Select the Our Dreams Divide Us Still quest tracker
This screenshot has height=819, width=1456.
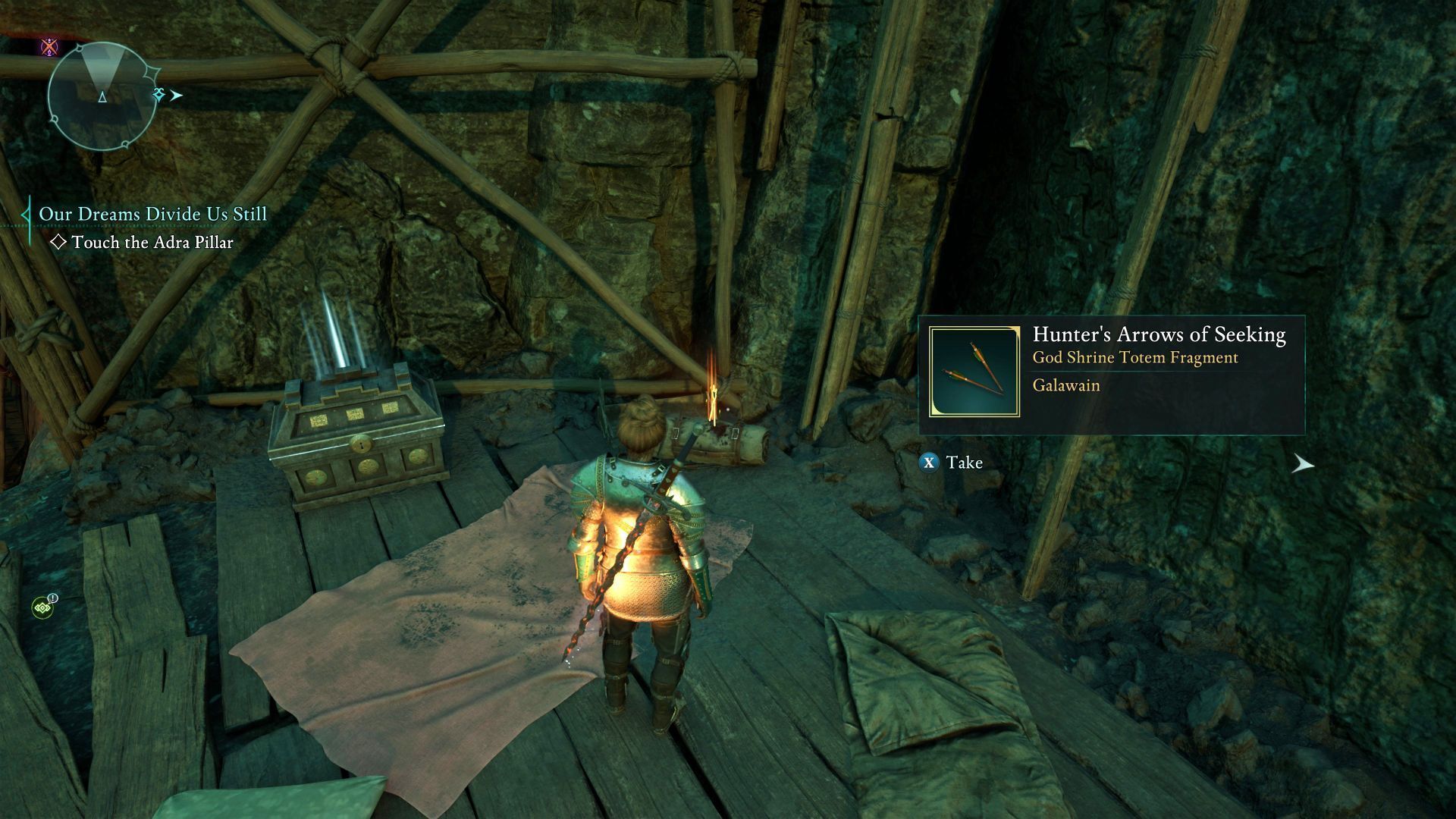click(152, 215)
